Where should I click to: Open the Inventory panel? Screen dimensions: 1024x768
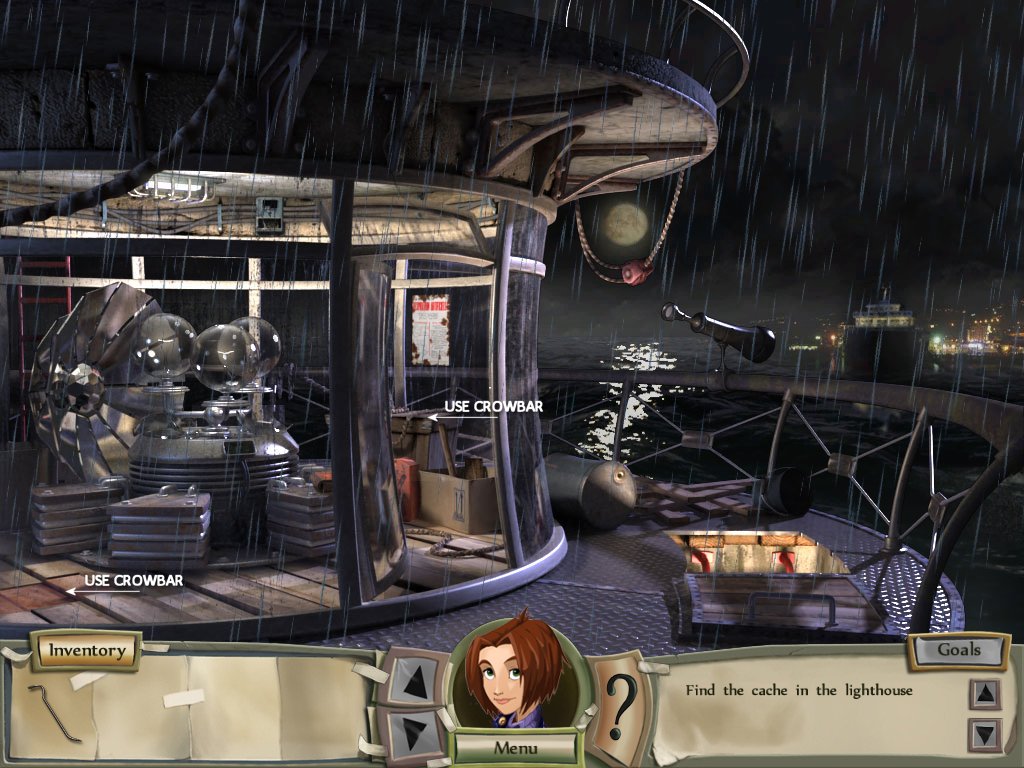(x=87, y=651)
